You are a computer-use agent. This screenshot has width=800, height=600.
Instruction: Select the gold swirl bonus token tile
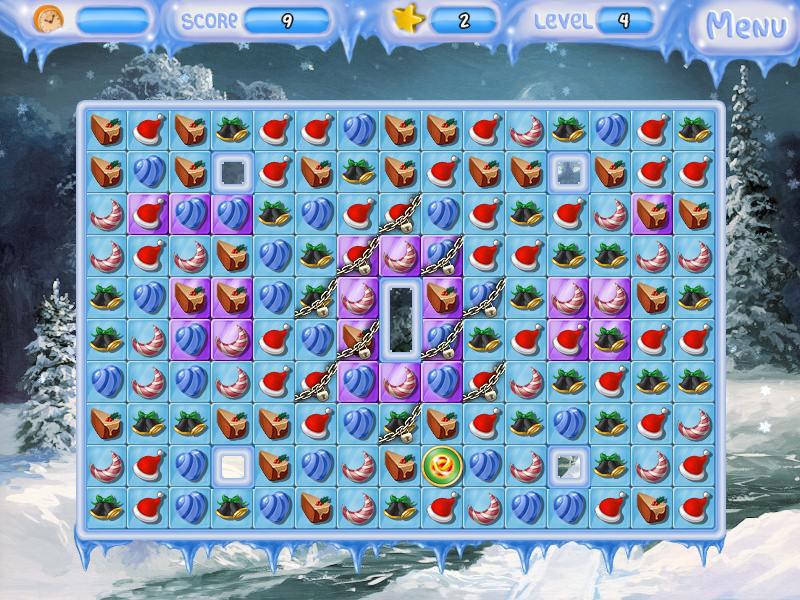coord(440,464)
